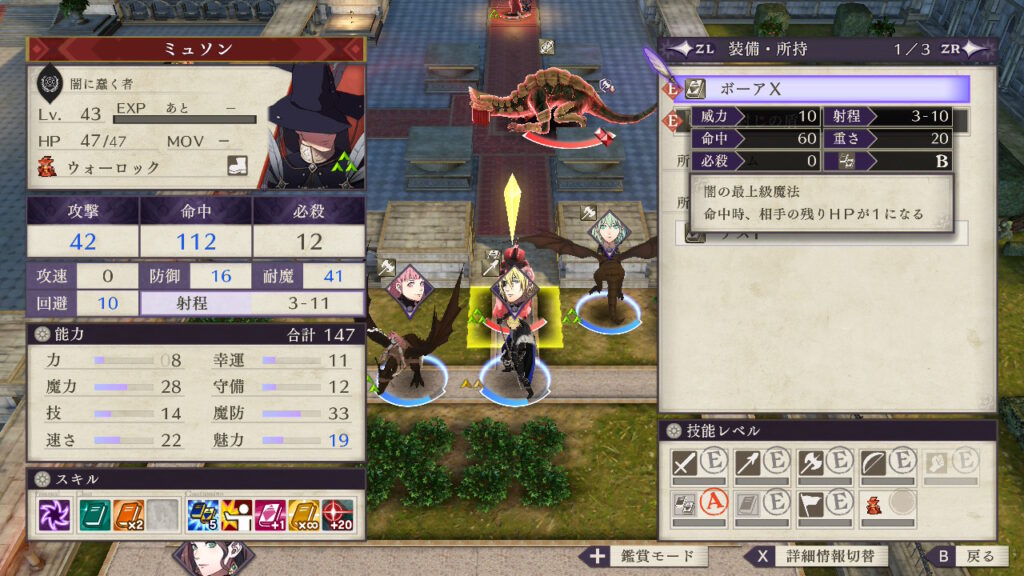Select the white flag authority skill icon

click(810, 504)
